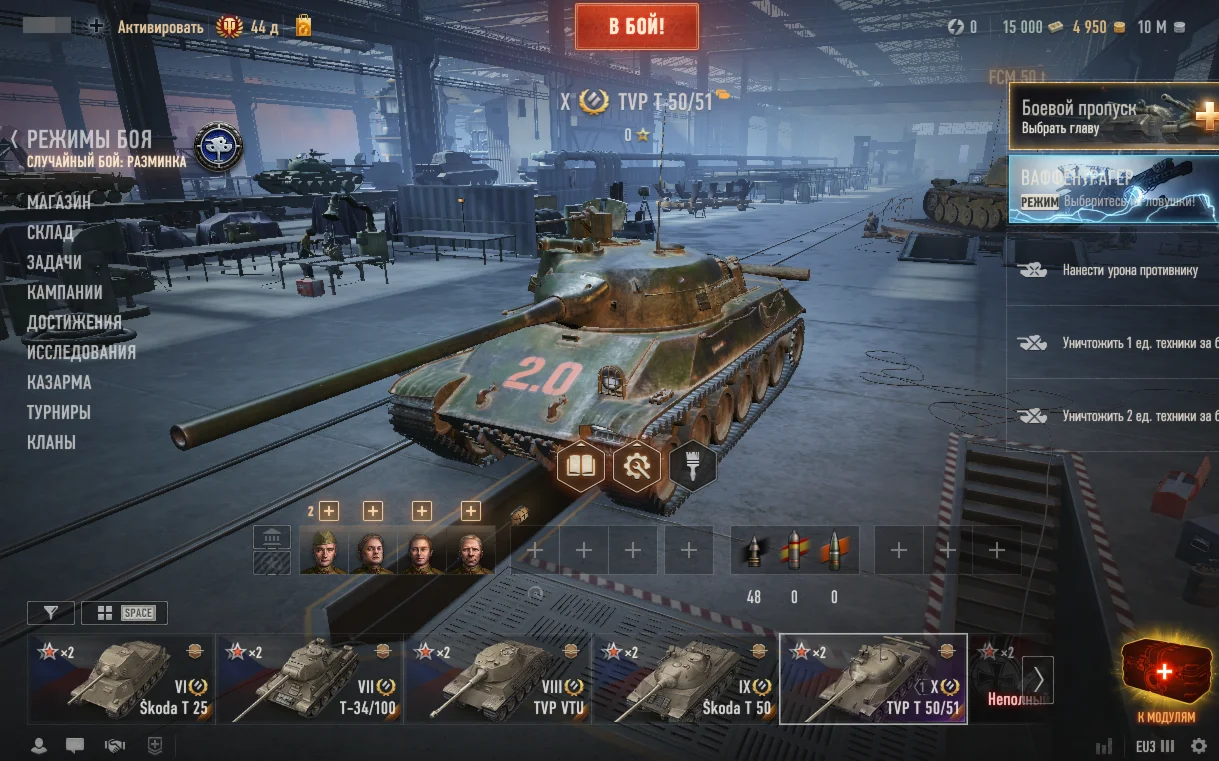Screen dimensions: 1219x761
Task: Open the ТУРНИРЫ menu entry
Action: click(59, 412)
